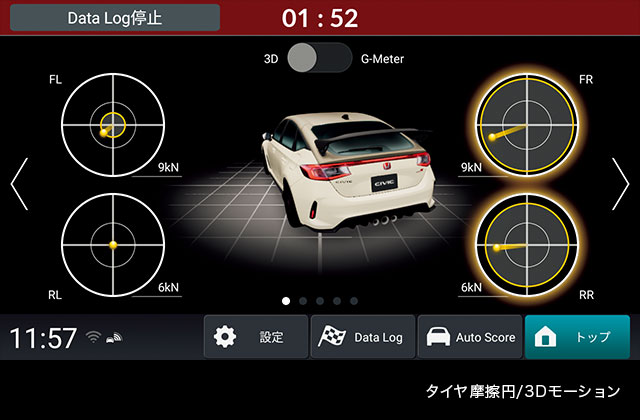Select the FL tire friction circle
Image resolution: width=640 pixels, height=420 pixels.
(x=112, y=124)
